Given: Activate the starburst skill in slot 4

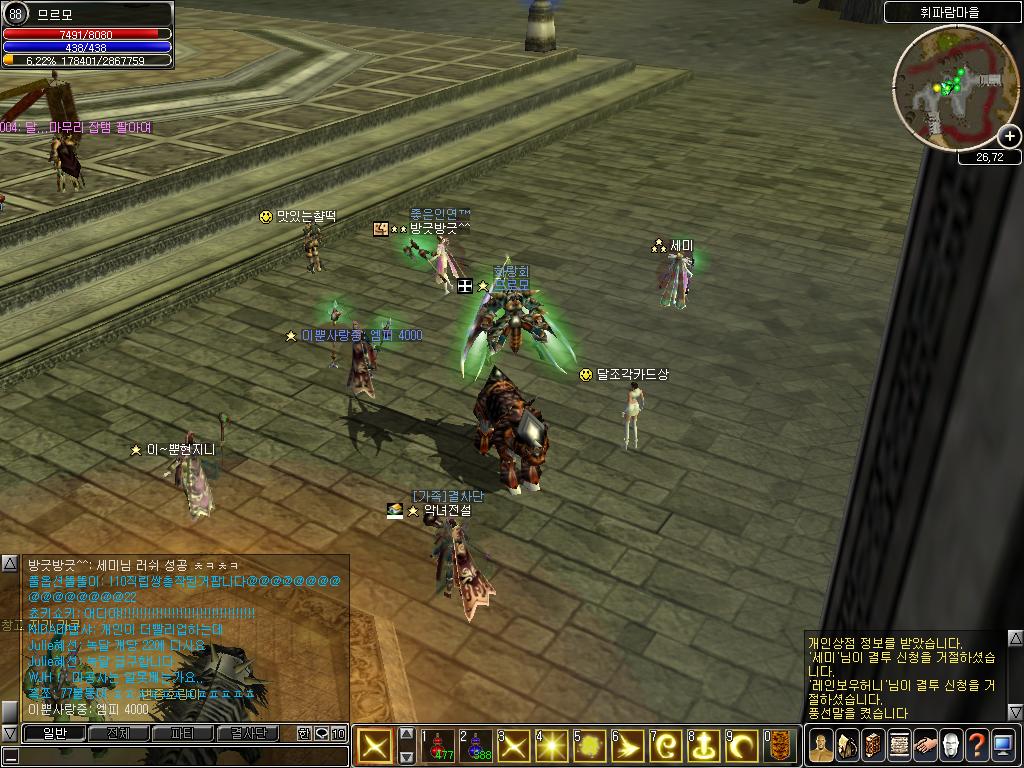Looking at the screenshot, I should 552,746.
